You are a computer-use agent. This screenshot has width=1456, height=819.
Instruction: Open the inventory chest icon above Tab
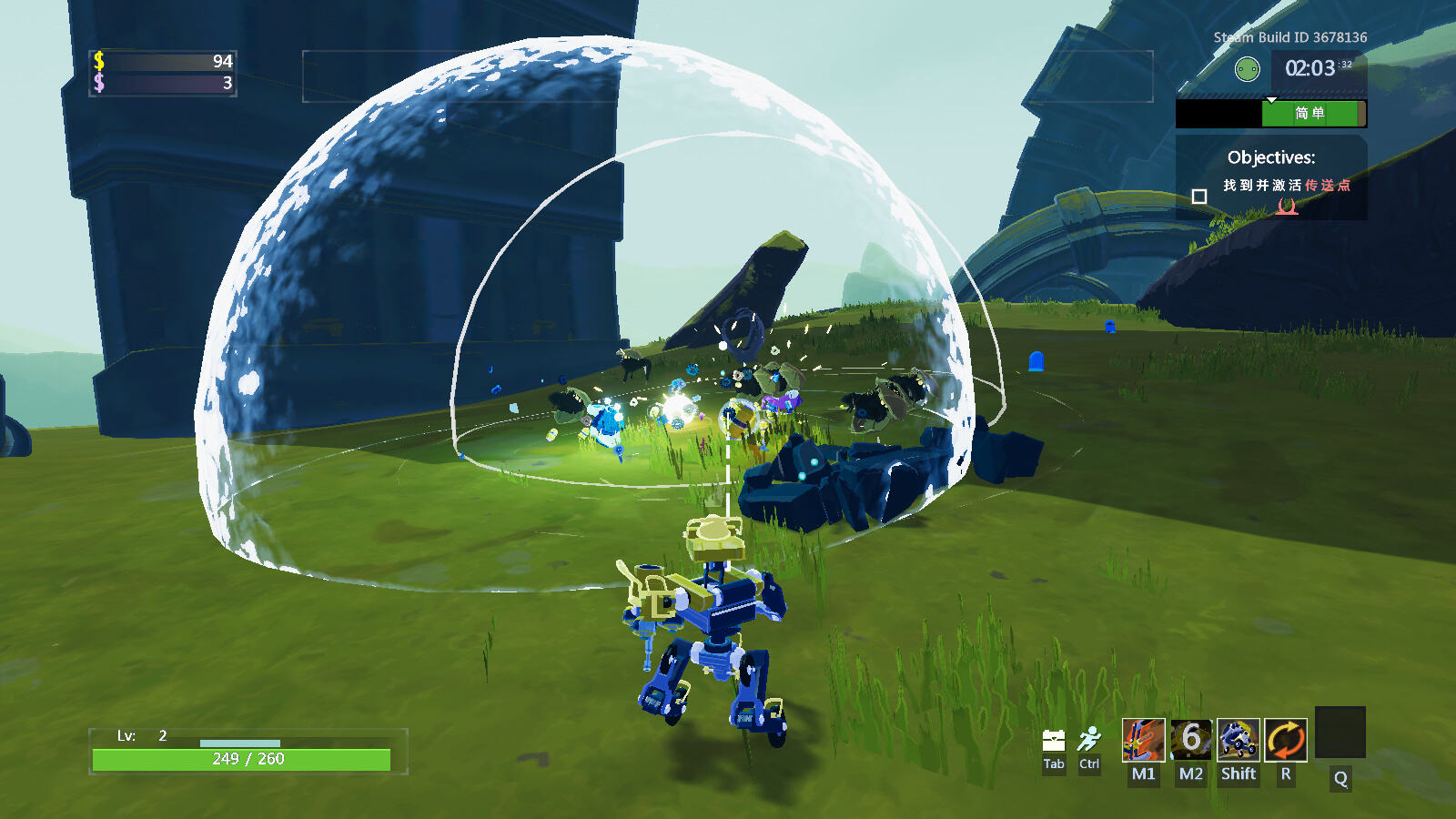[x=1054, y=740]
